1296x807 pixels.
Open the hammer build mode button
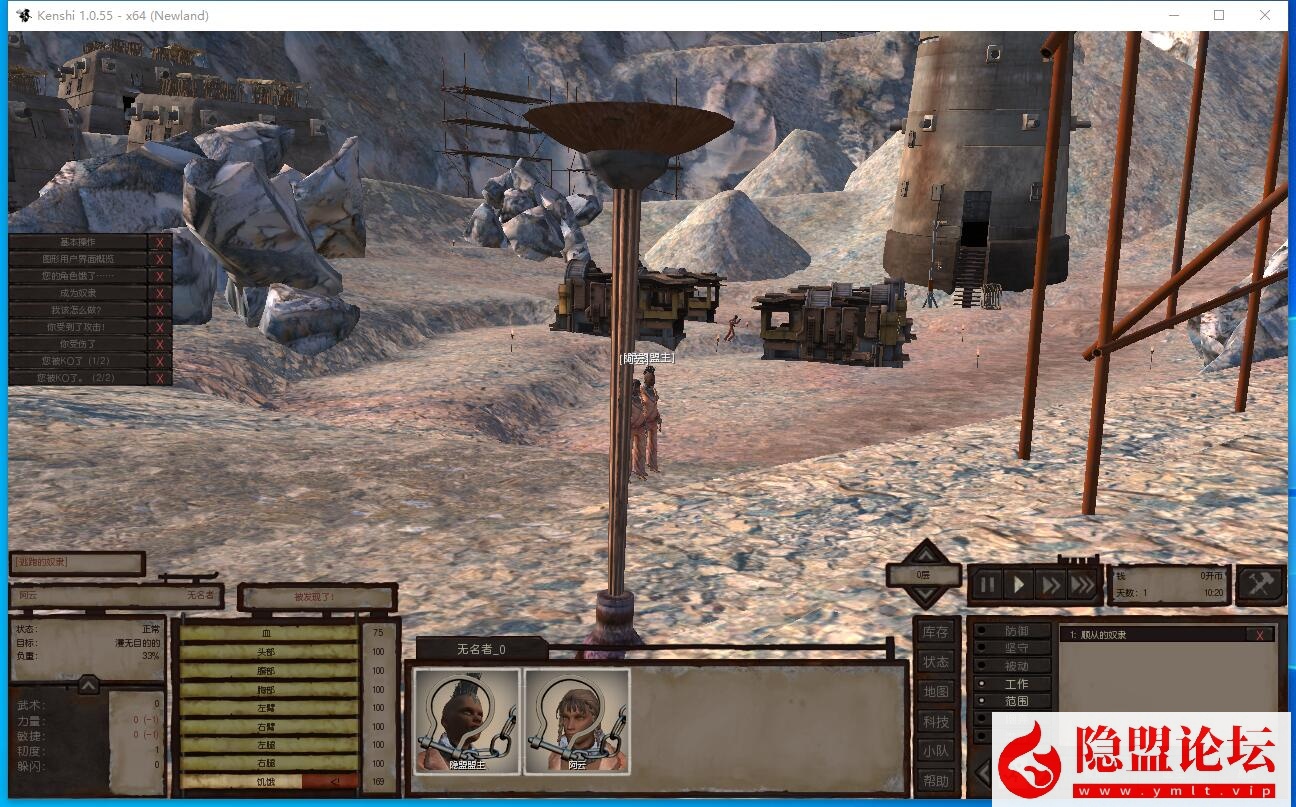1260,584
